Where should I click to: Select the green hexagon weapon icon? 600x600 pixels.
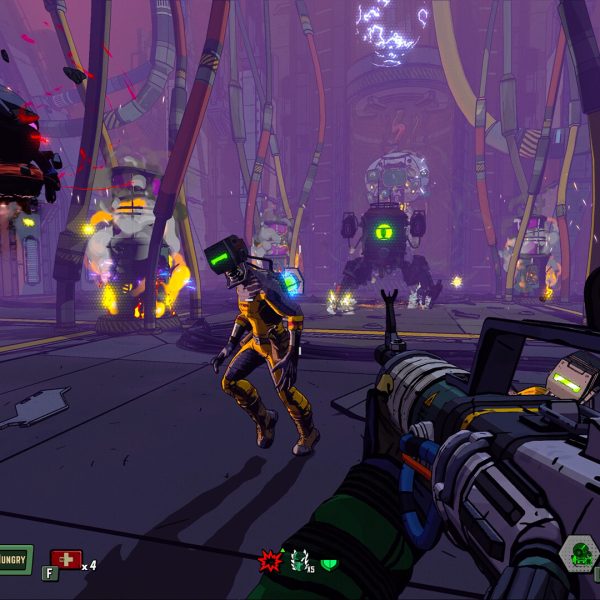tap(578, 555)
